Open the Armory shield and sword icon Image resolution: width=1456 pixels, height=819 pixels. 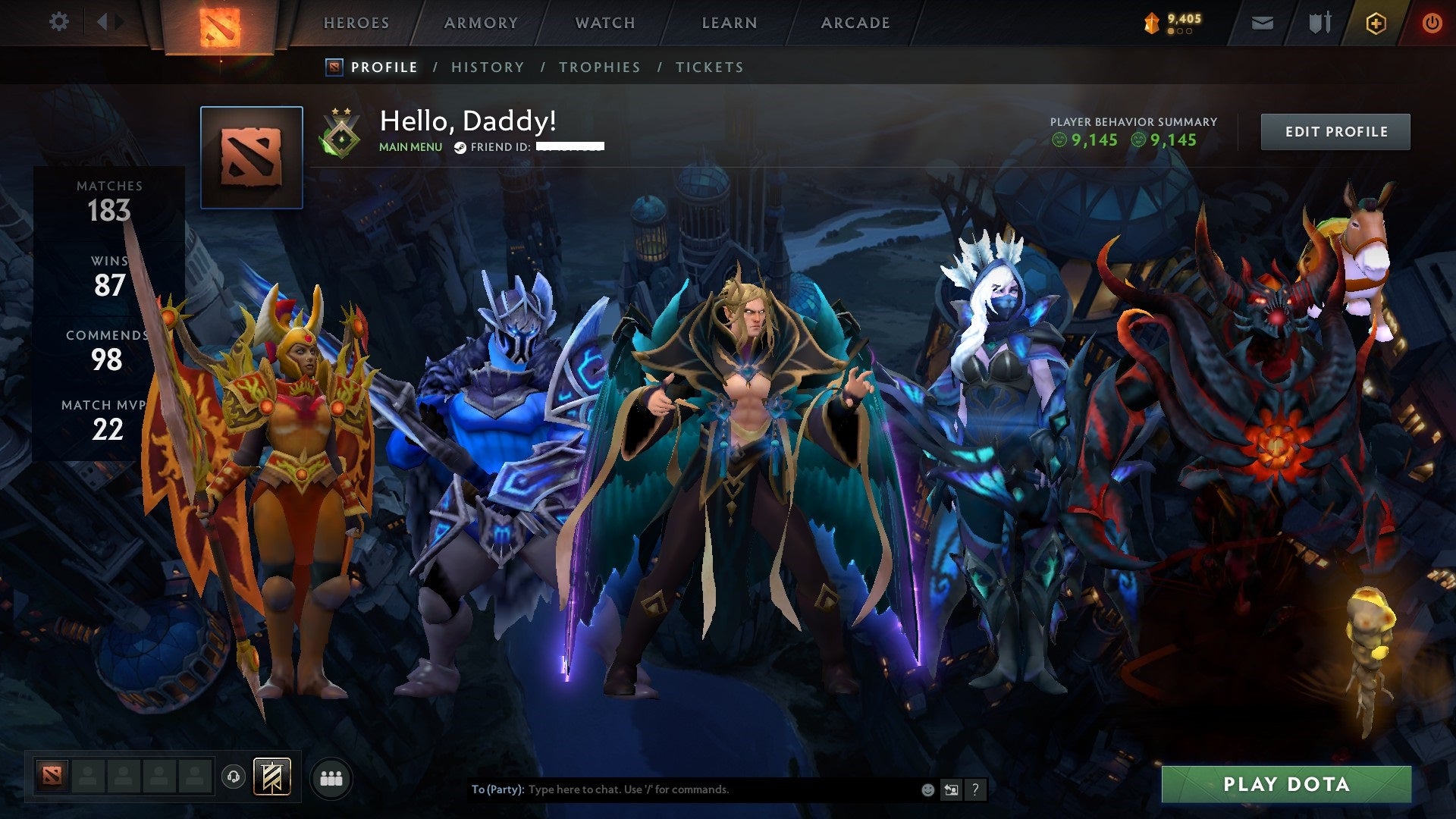(x=1319, y=23)
